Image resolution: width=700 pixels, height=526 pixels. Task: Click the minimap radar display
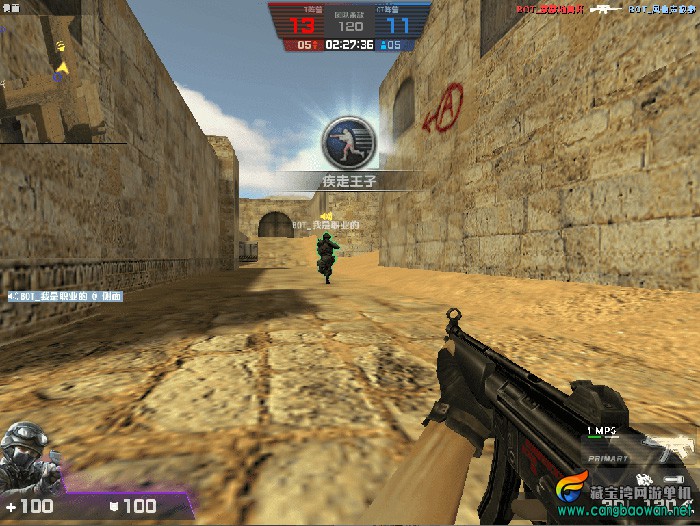tap(62, 73)
